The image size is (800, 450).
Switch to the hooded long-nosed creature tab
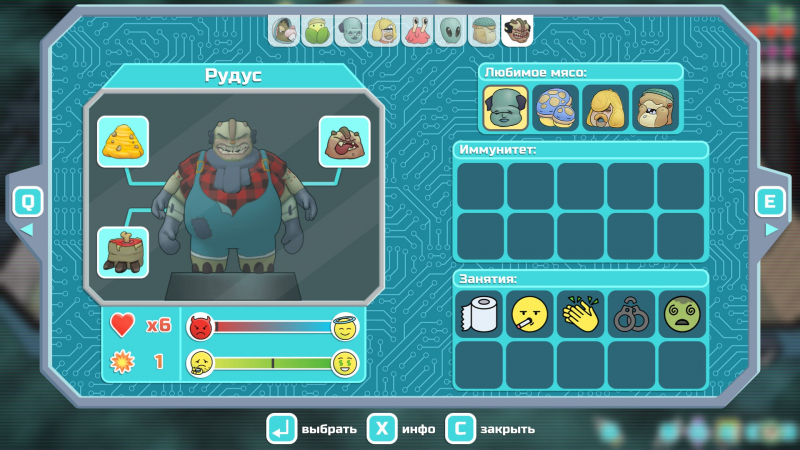286,31
